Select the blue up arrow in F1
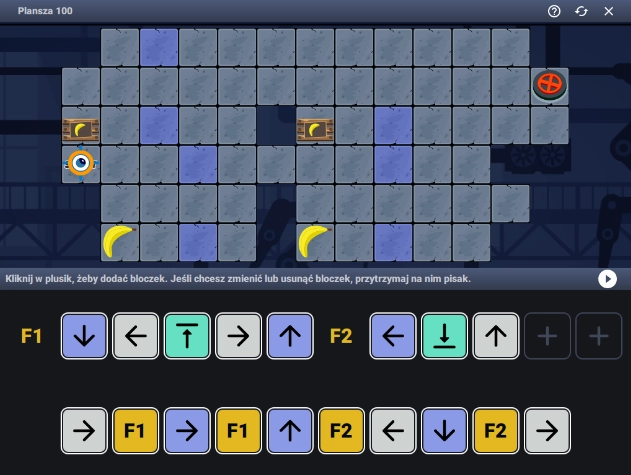This screenshot has height=475, width=631. pos(291,336)
